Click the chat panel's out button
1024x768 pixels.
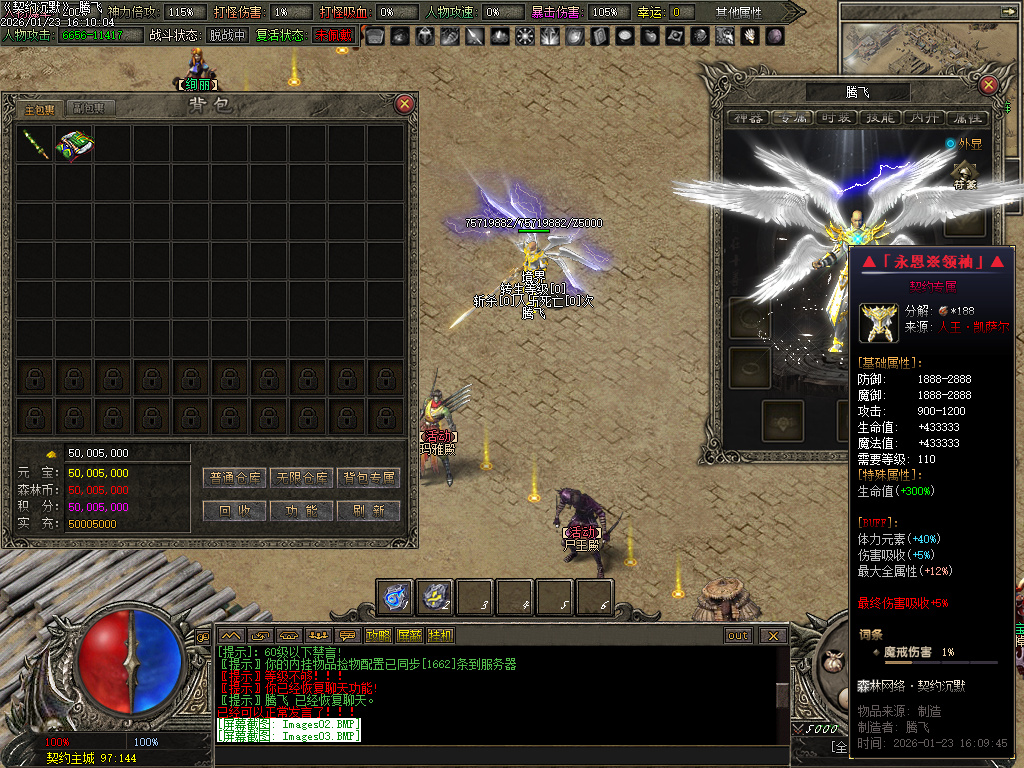738,635
